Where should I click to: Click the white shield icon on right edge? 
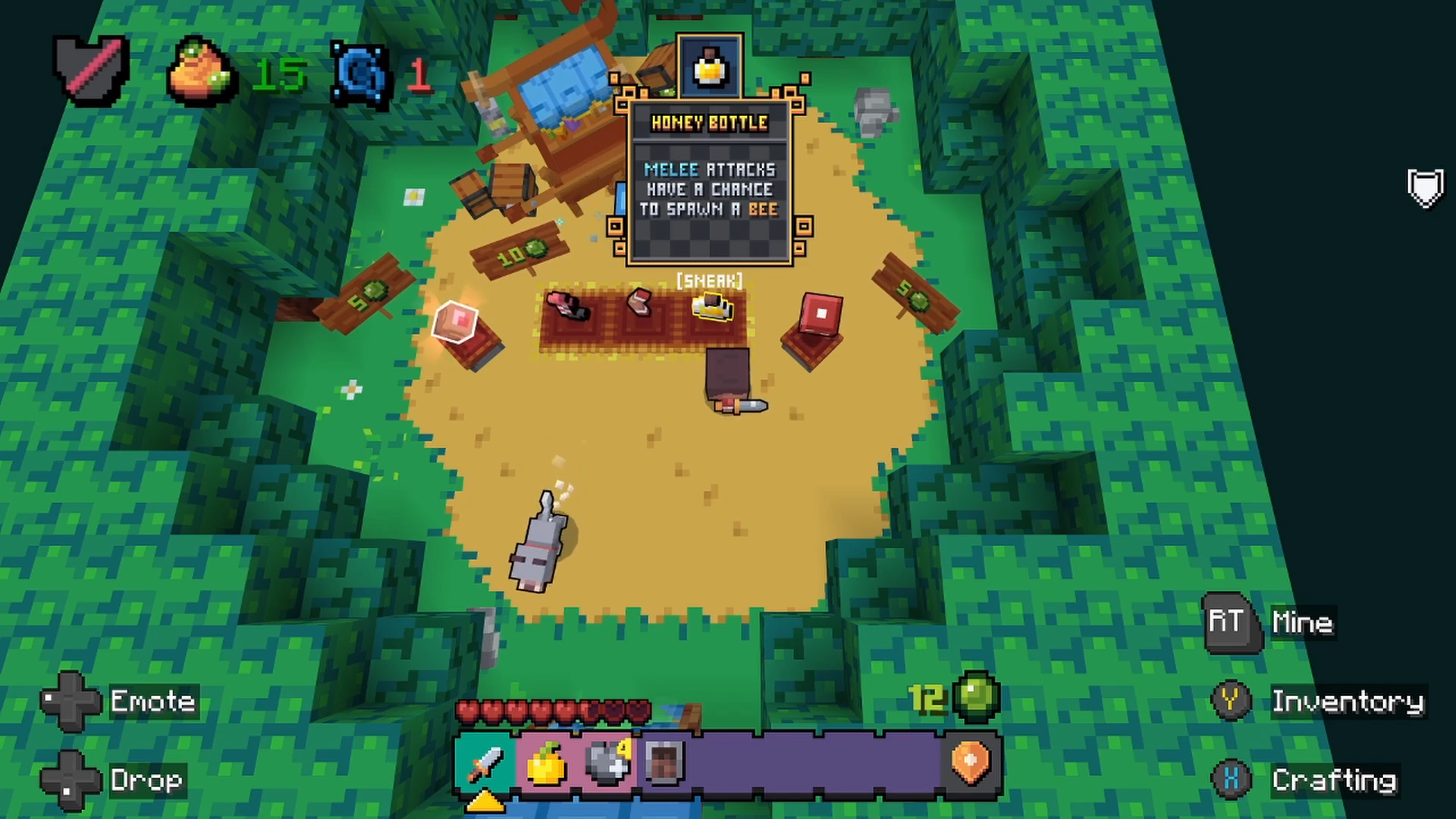coord(1425,187)
